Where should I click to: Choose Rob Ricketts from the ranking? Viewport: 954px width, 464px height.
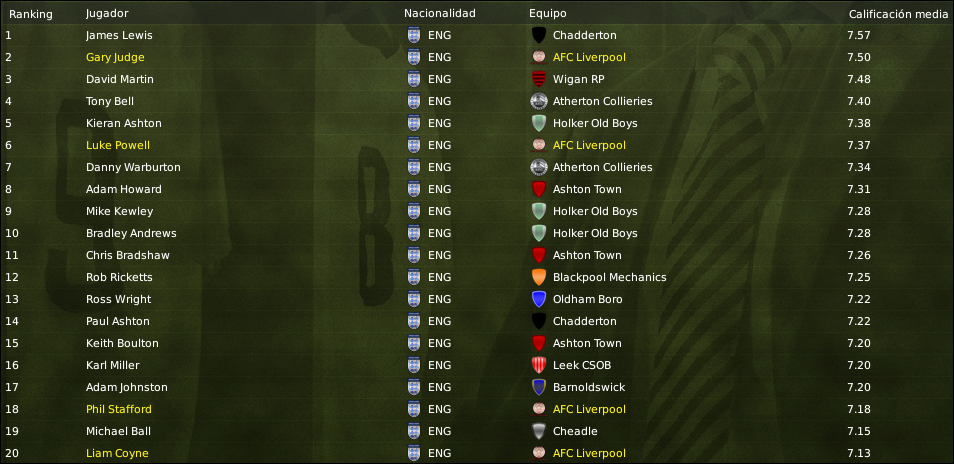click(x=119, y=277)
